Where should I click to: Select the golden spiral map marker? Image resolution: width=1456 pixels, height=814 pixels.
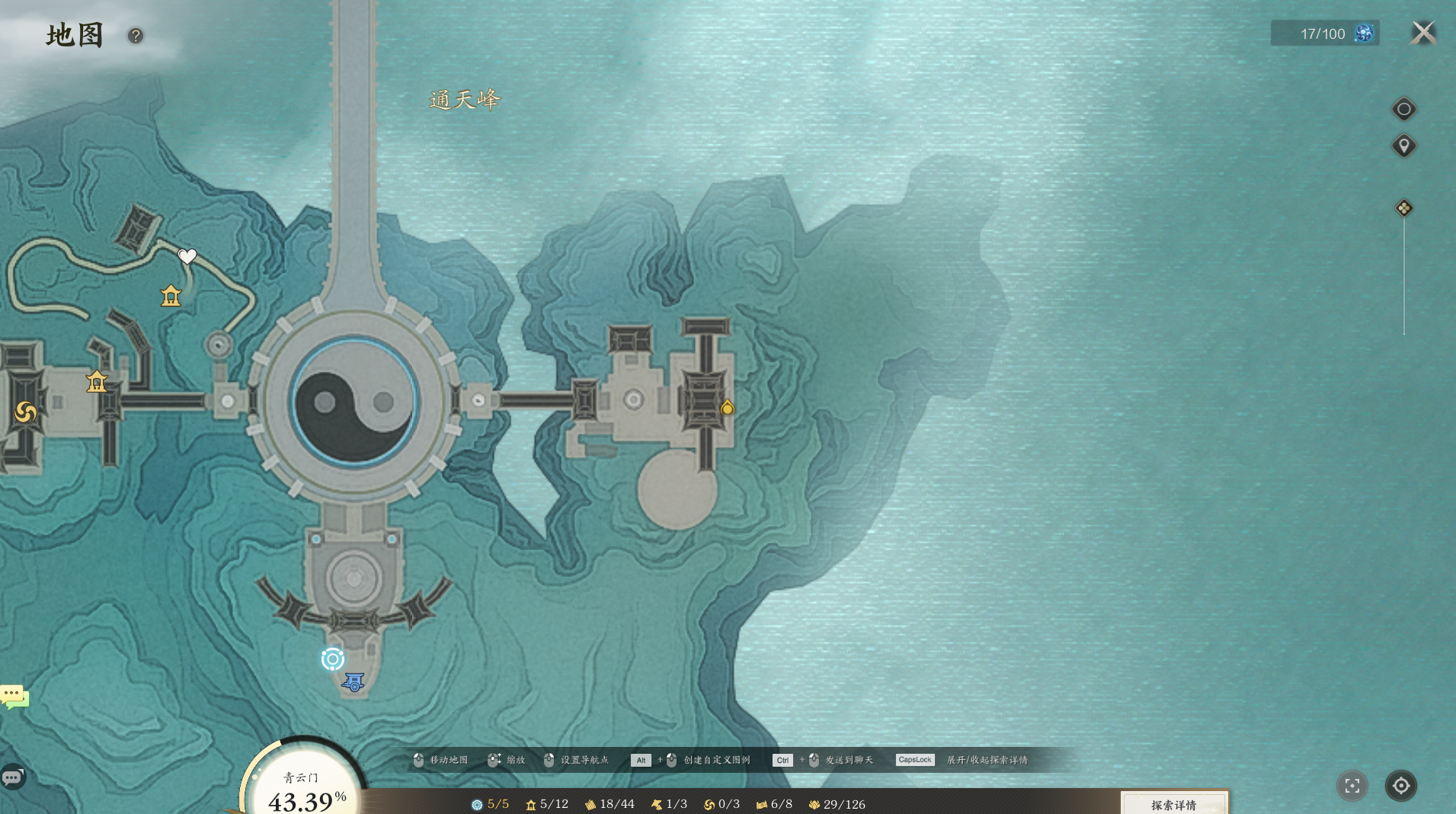click(x=25, y=412)
